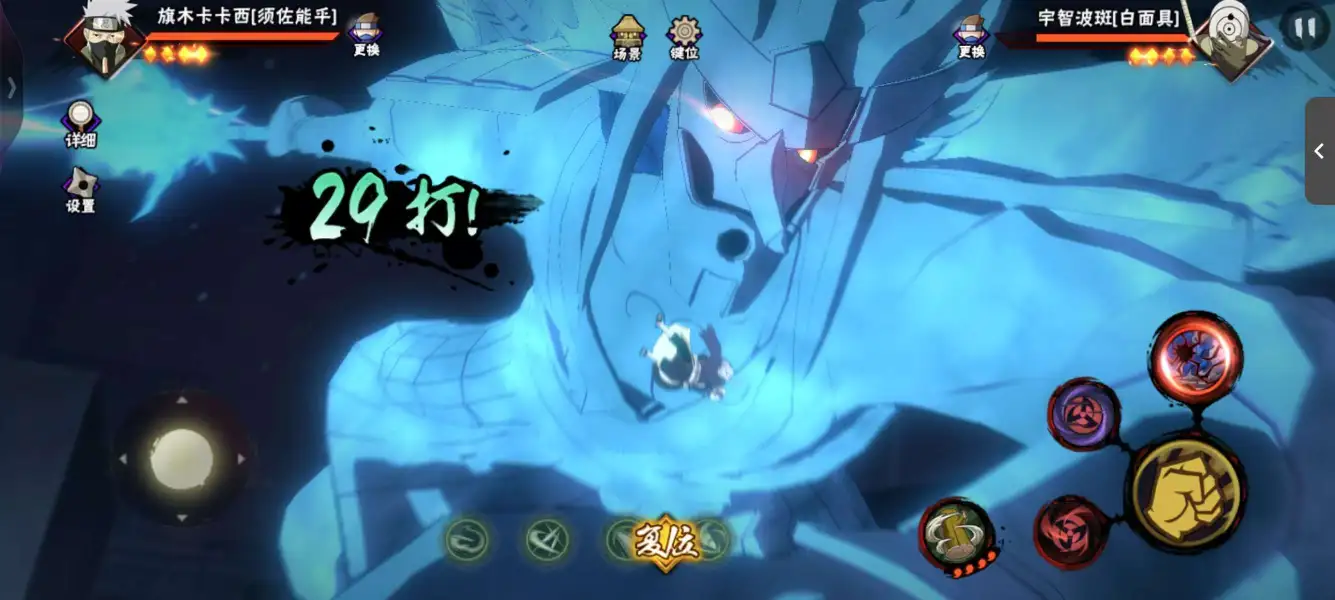The height and width of the screenshot is (600, 1335).
Task: Tap the yellow fist basic attack button
Action: (x=1185, y=492)
